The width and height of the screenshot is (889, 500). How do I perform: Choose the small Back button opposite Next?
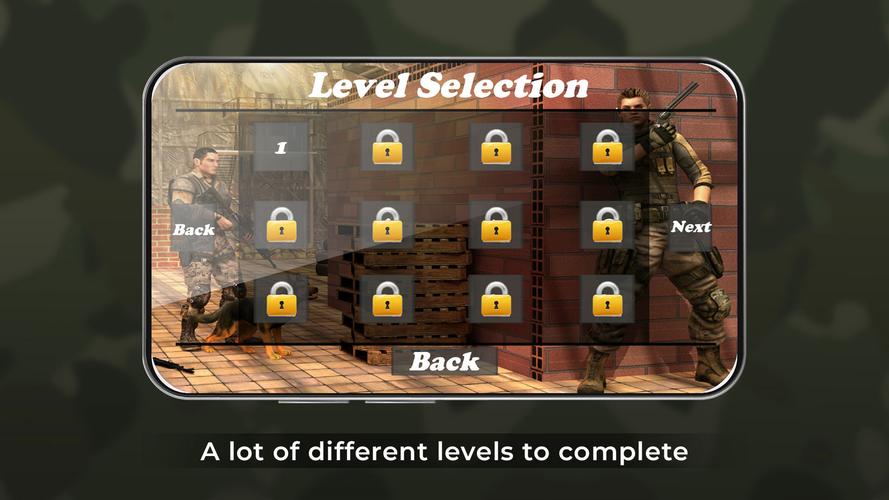click(x=194, y=229)
